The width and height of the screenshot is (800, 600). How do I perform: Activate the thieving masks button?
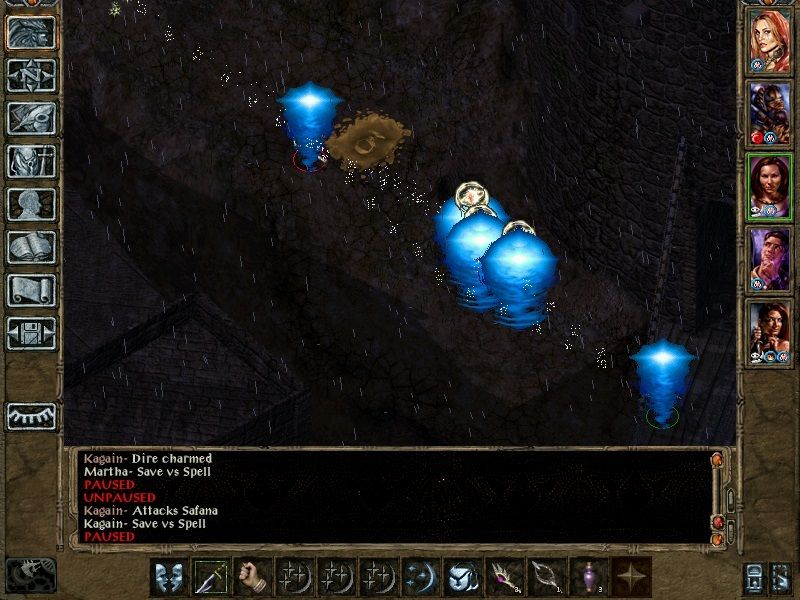[x=170, y=577]
